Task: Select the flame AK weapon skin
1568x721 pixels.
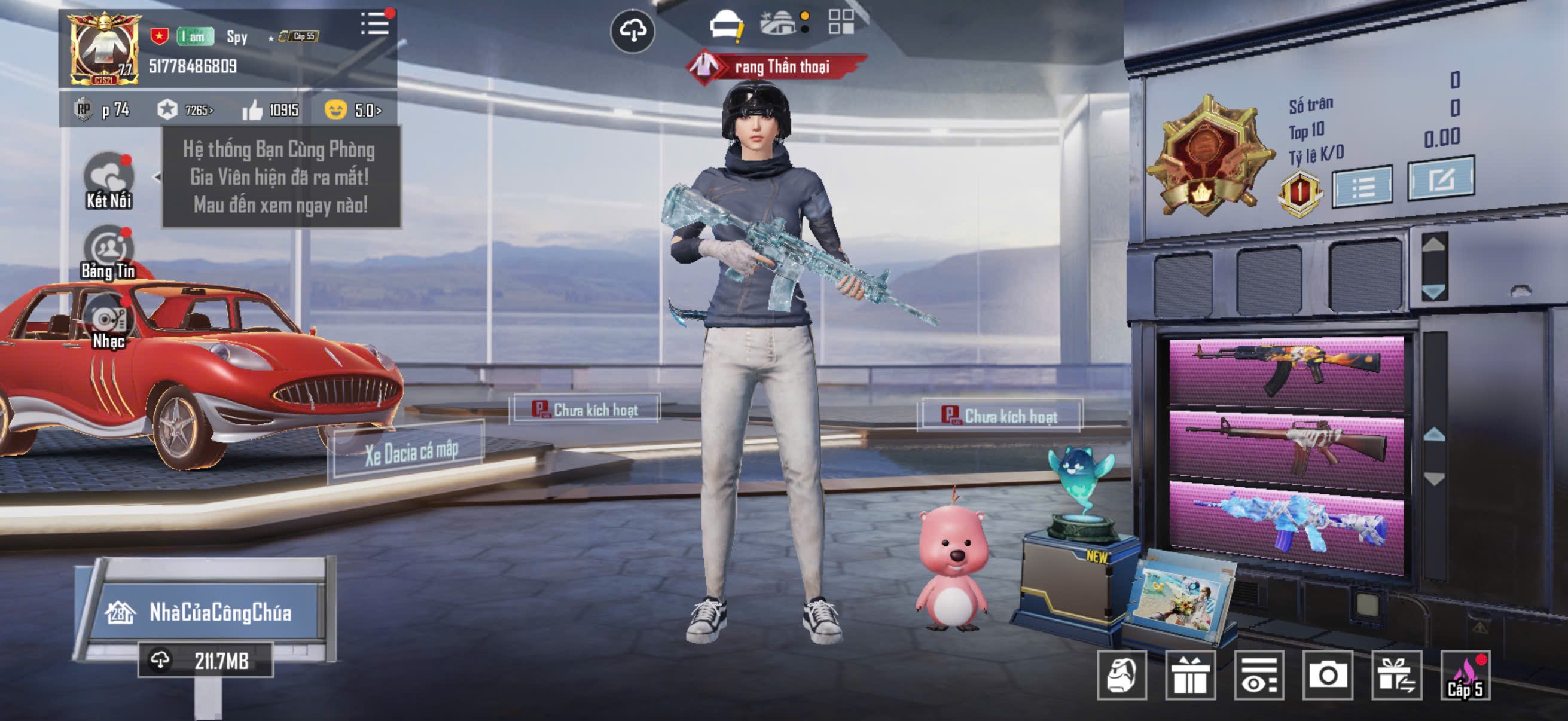Action: [x=1286, y=369]
